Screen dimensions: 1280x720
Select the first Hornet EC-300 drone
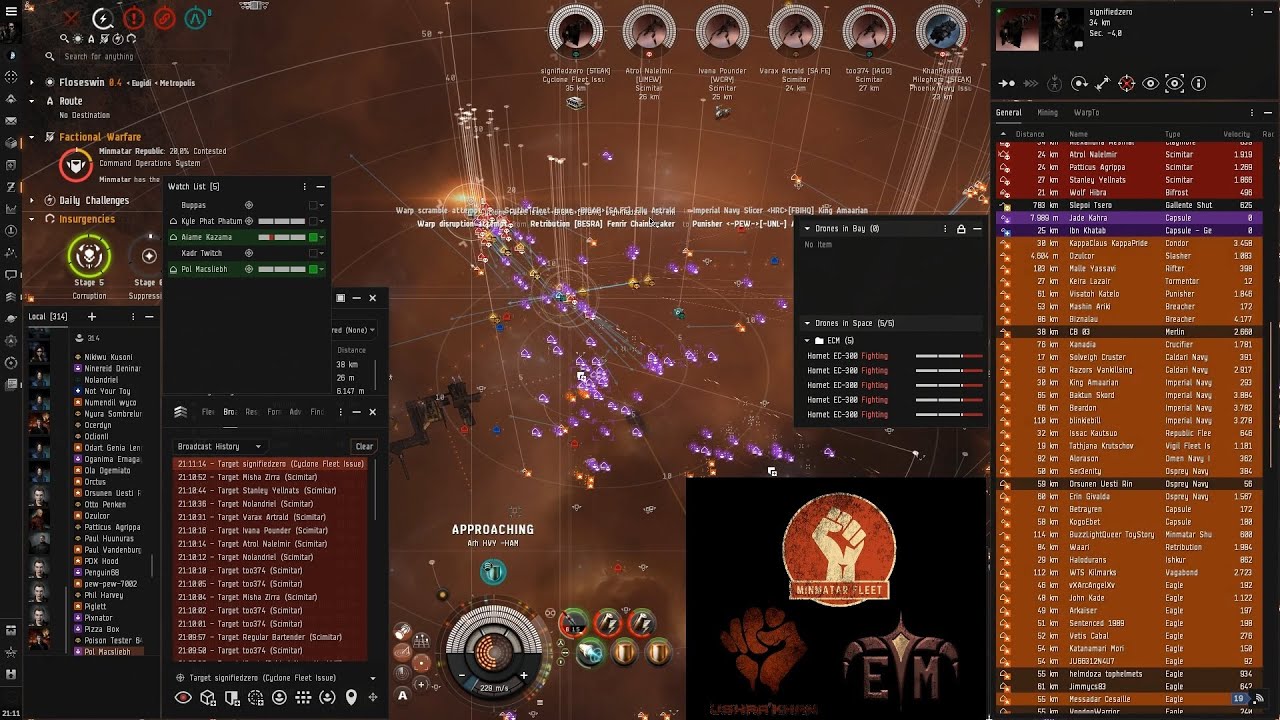tap(834, 356)
